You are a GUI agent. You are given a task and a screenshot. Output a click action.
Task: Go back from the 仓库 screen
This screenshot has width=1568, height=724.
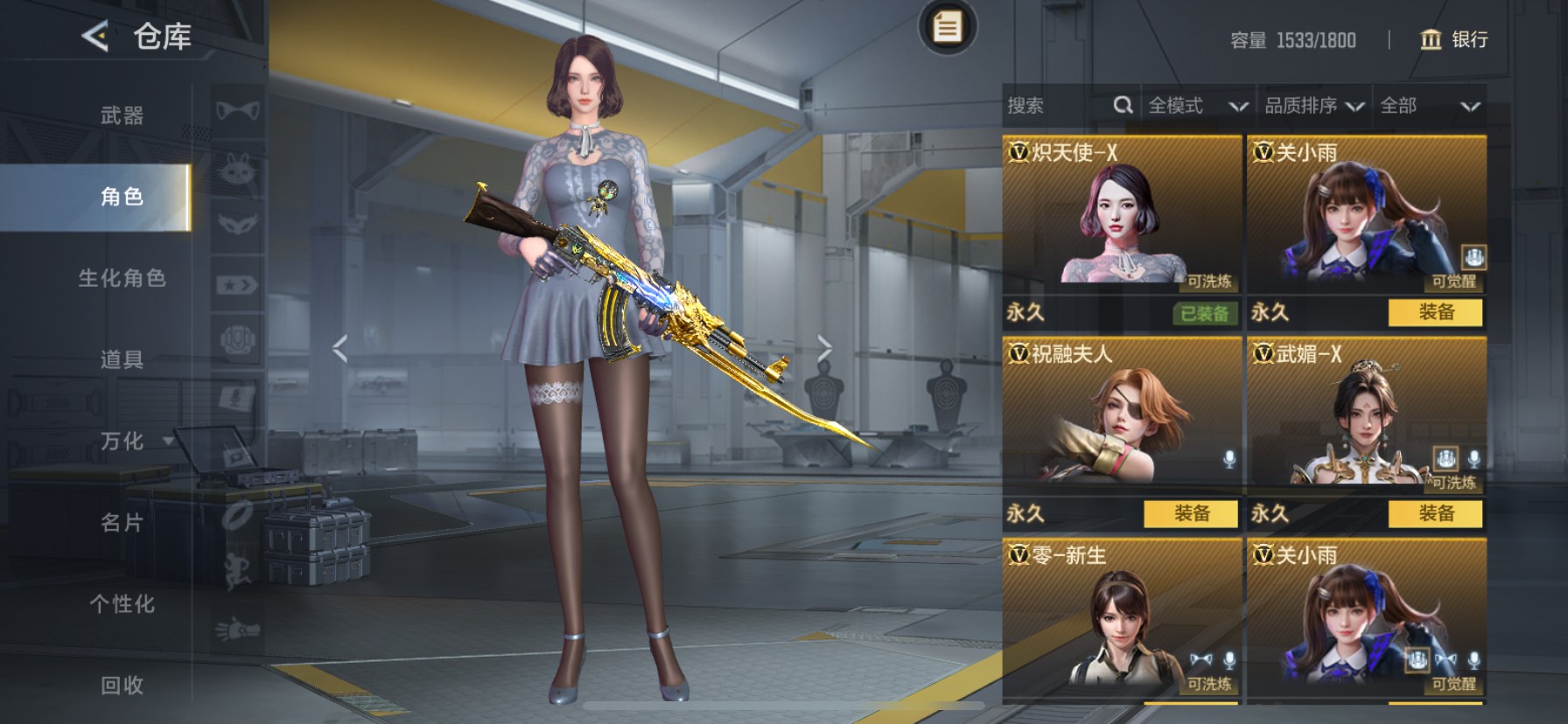pyautogui.click(x=94, y=37)
